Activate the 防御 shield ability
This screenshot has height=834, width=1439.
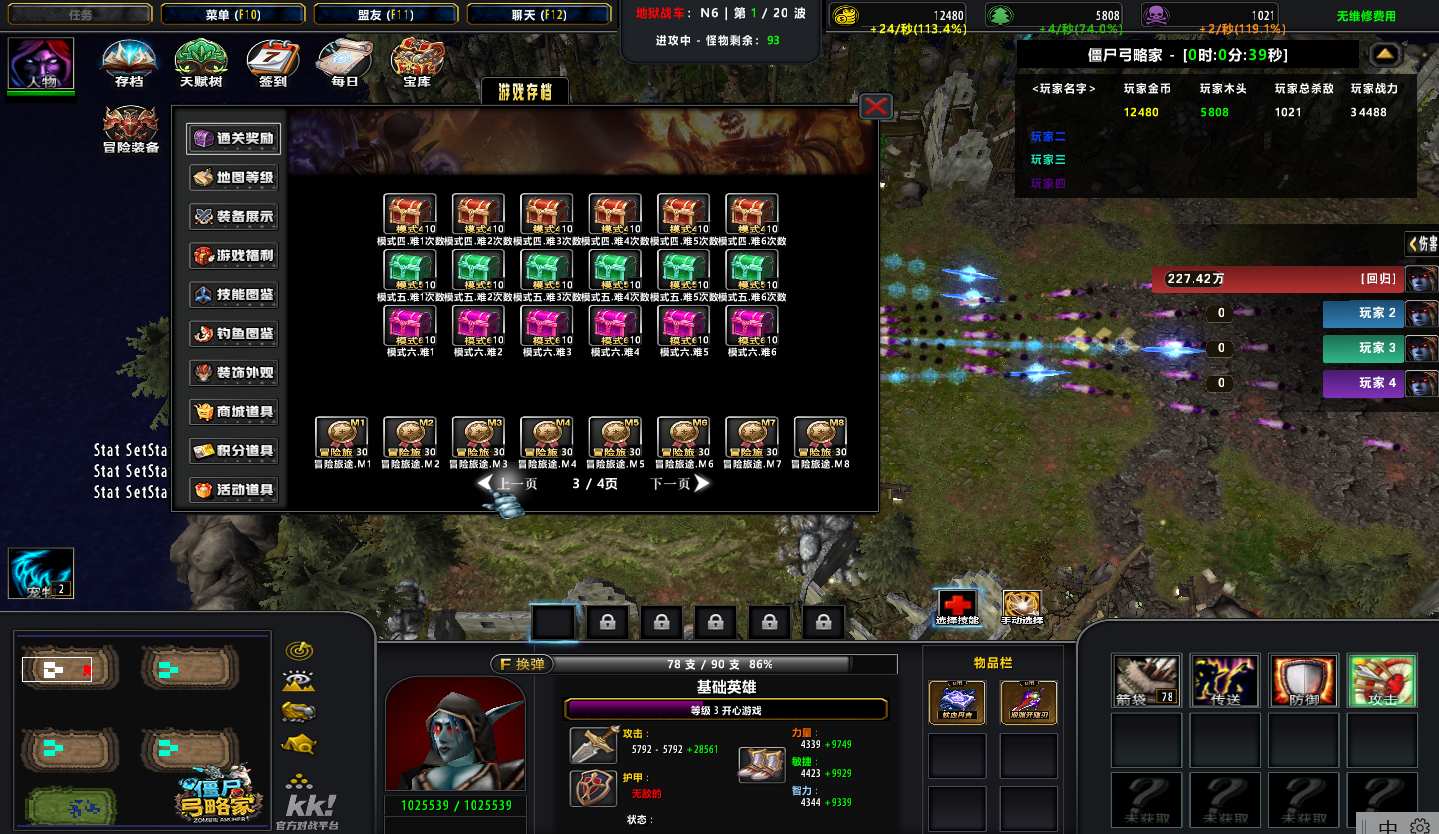tap(1304, 681)
